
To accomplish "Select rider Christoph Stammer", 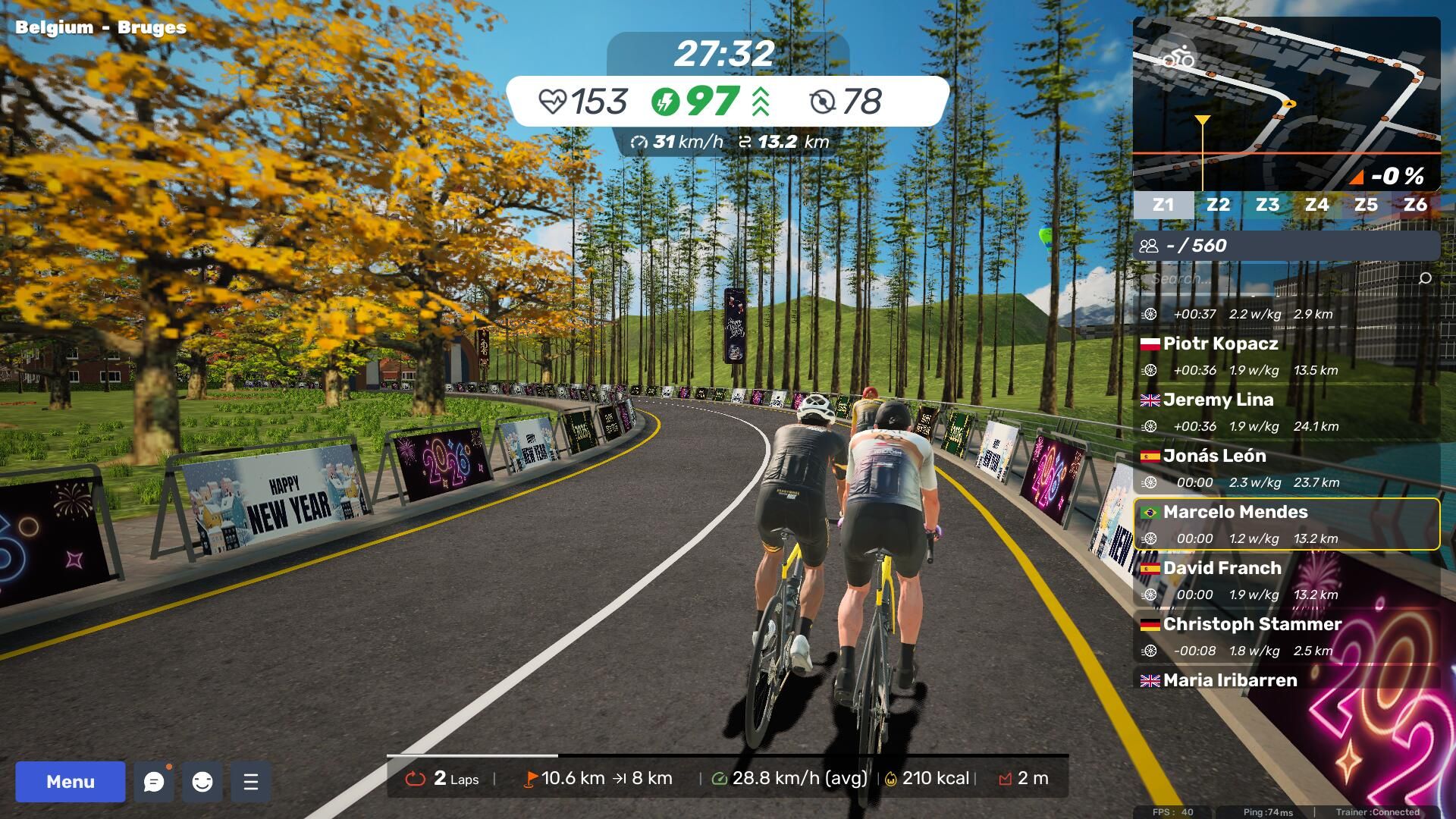I will pyautogui.click(x=1286, y=636).
